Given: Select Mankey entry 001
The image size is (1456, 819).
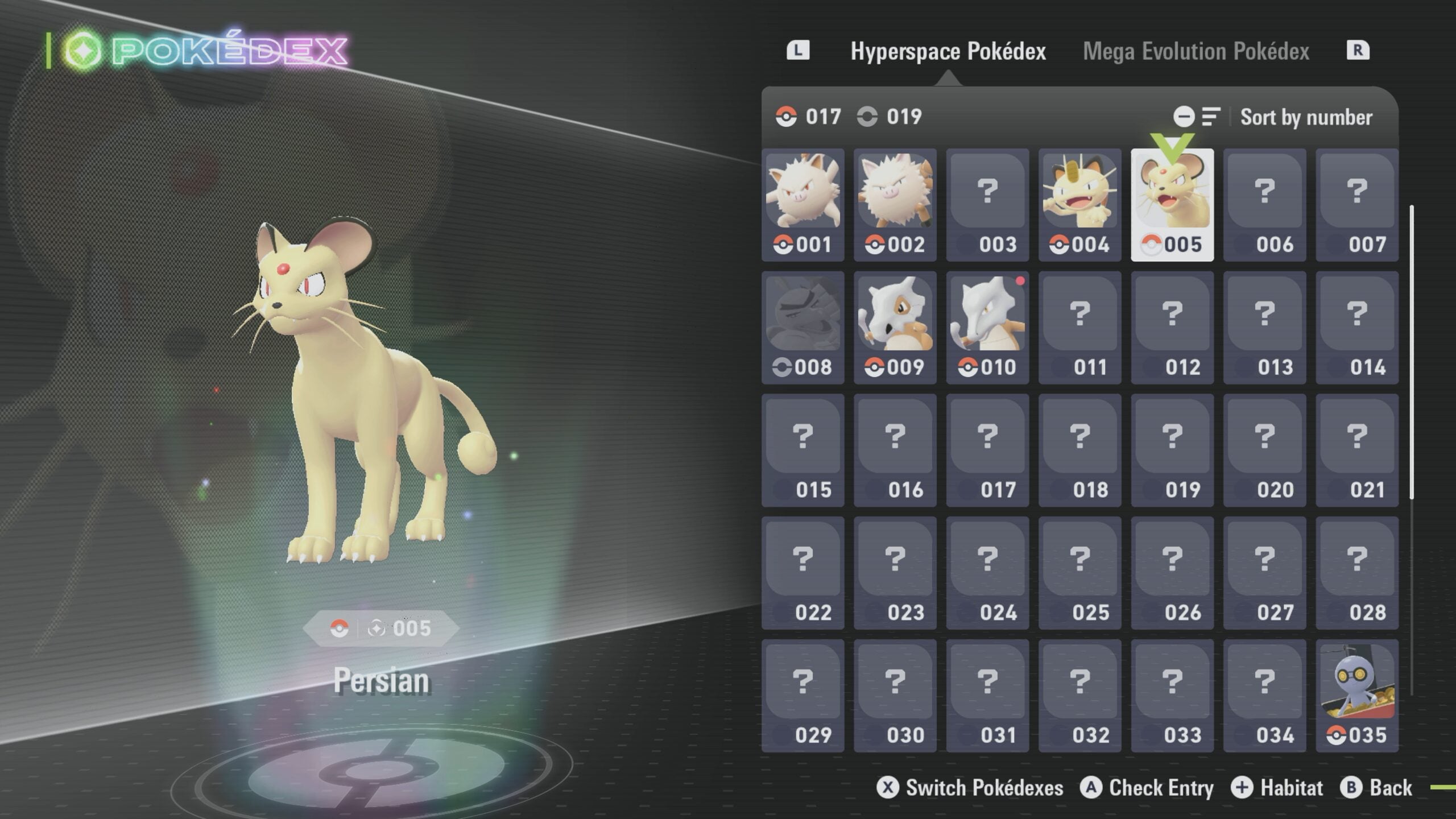Looking at the screenshot, I should point(803,205).
